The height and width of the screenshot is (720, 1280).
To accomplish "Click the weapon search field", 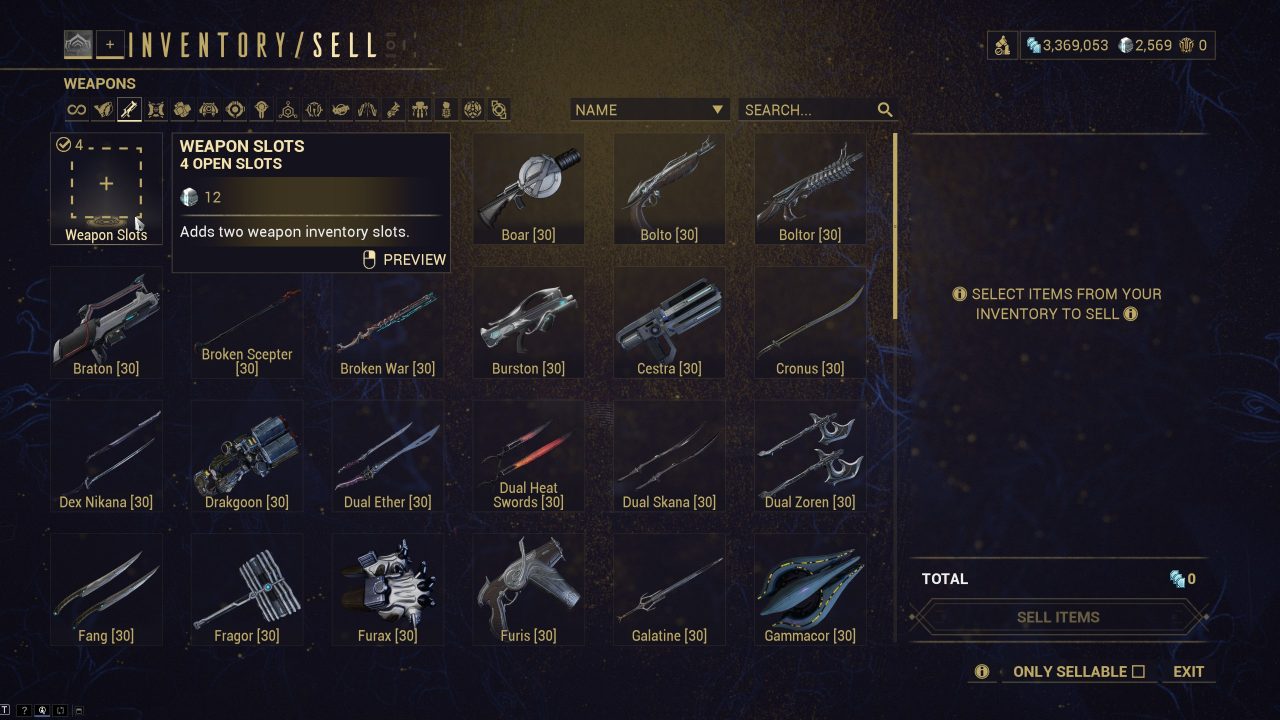I will point(808,110).
